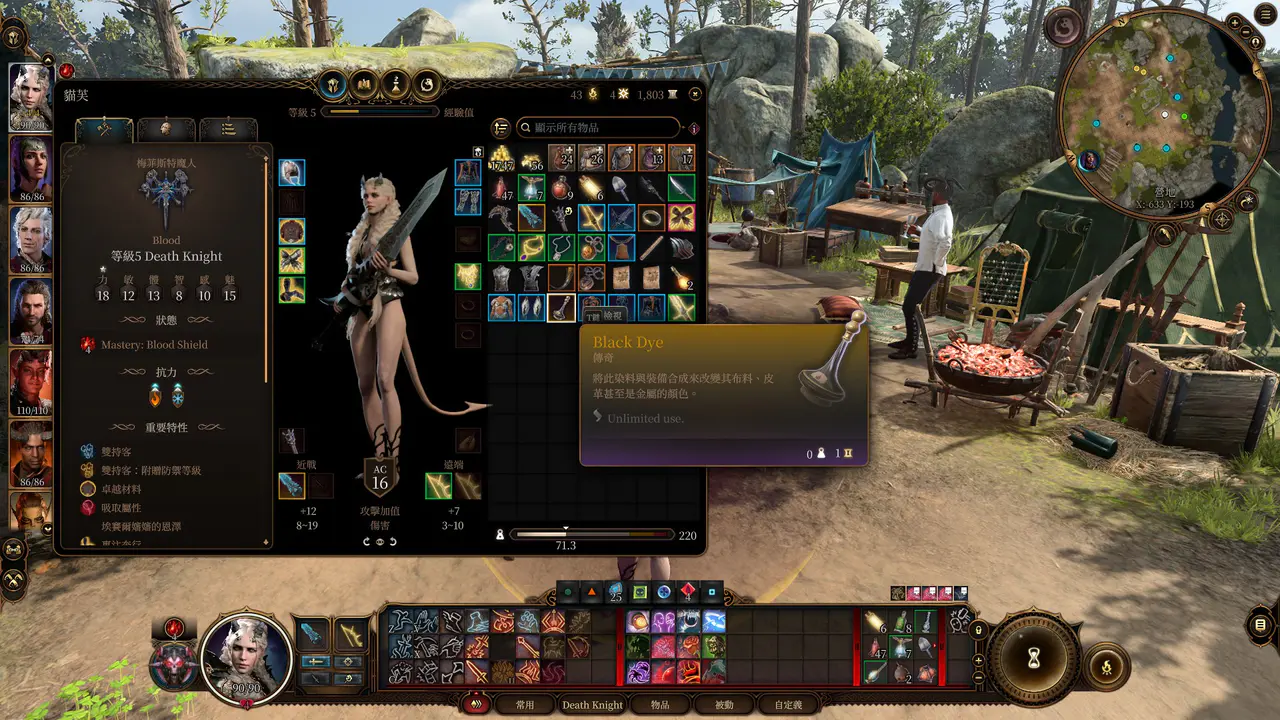The image size is (1280, 720).
Task: Select the shovel item slot
Action: click(621, 188)
